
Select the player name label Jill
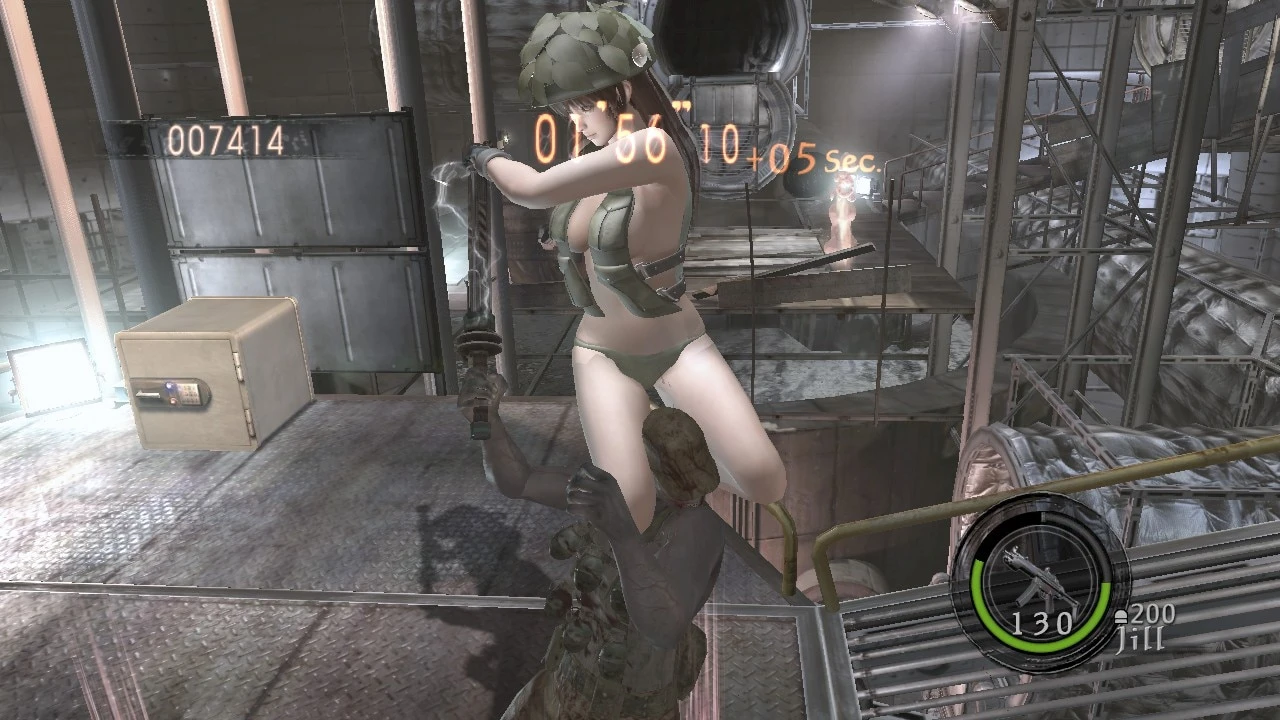pos(1140,636)
